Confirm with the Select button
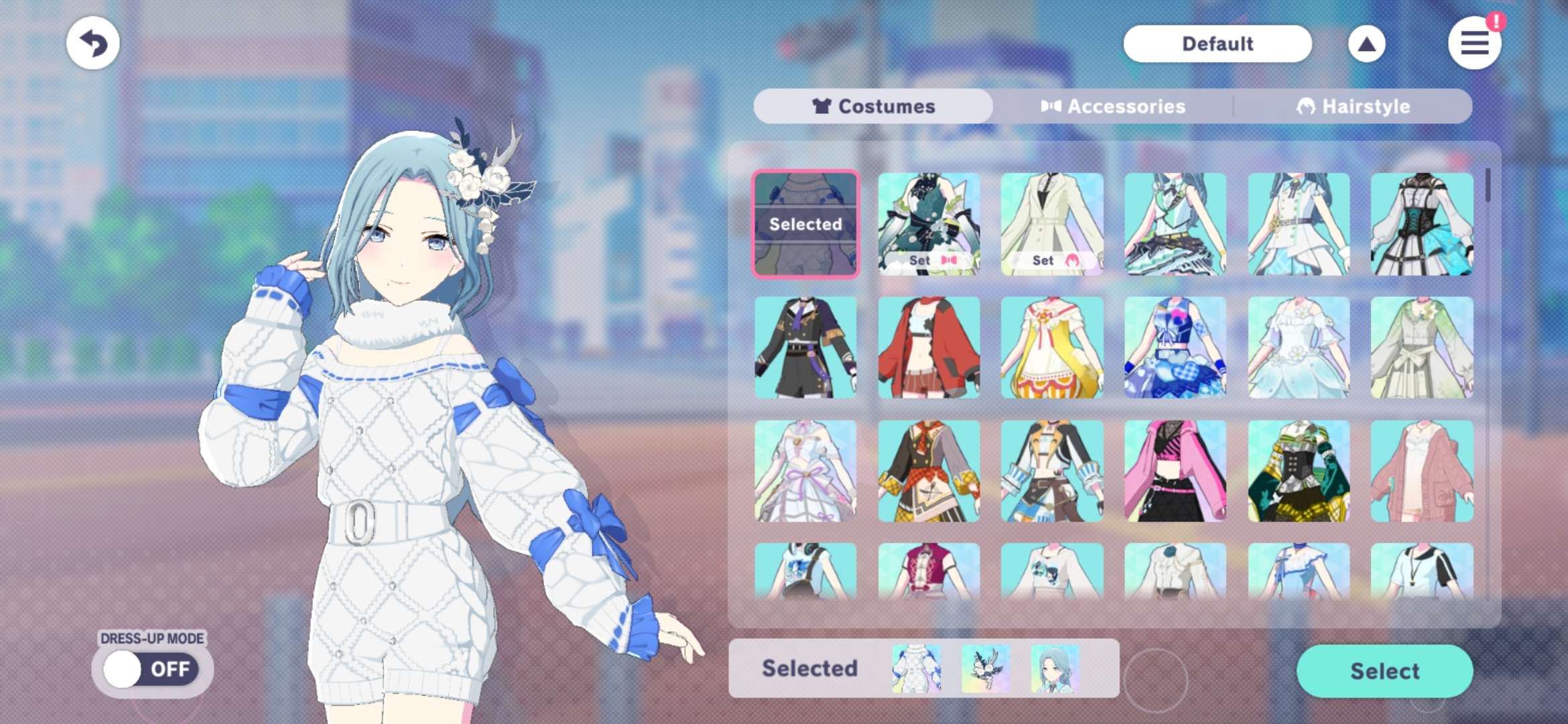This screenshot has width=1568, height=724. tap(1384, 671)
